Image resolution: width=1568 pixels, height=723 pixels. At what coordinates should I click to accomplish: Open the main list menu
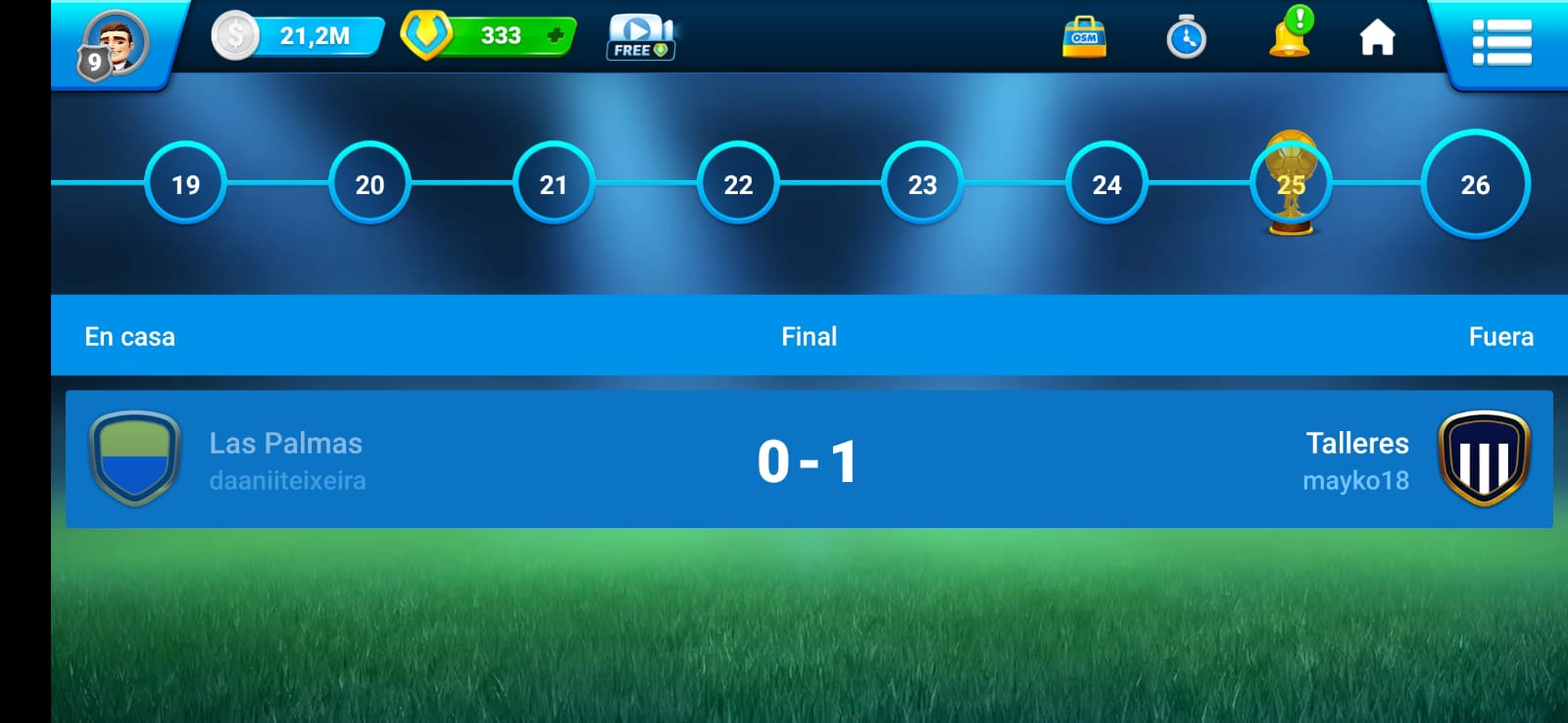1501,42
